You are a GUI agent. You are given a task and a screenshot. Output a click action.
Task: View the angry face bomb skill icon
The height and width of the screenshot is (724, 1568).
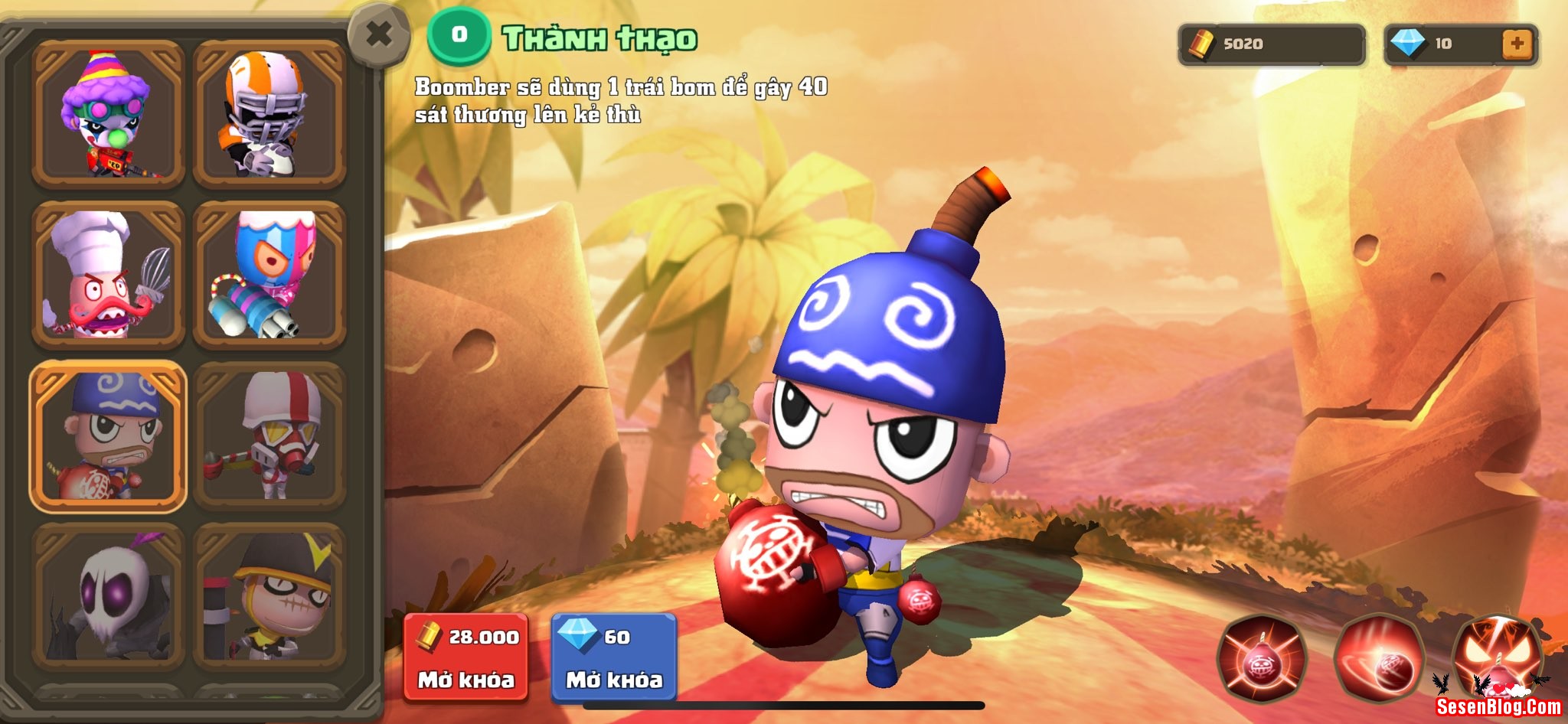(x=1495, y=657)
